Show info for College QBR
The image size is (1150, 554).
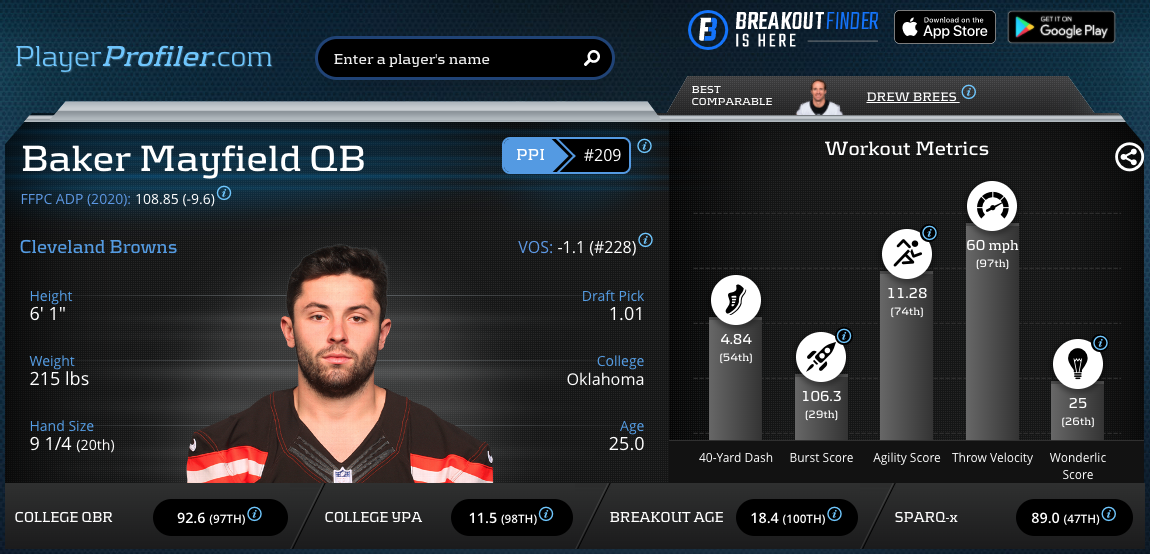tap(254, 515)
